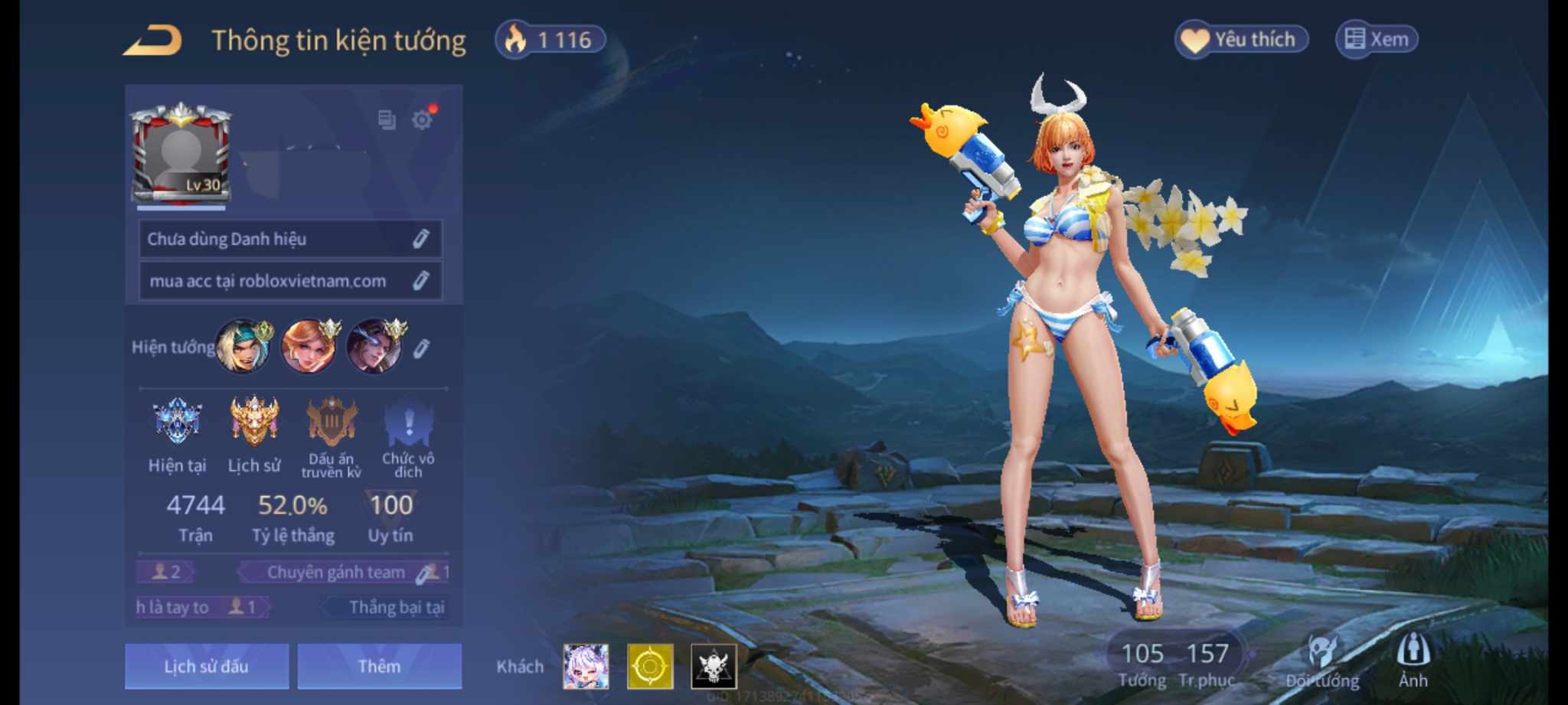Edit the profile signature text
Image resolution: width=1568 pixels, height=705 pixels.
pos(420,281)
